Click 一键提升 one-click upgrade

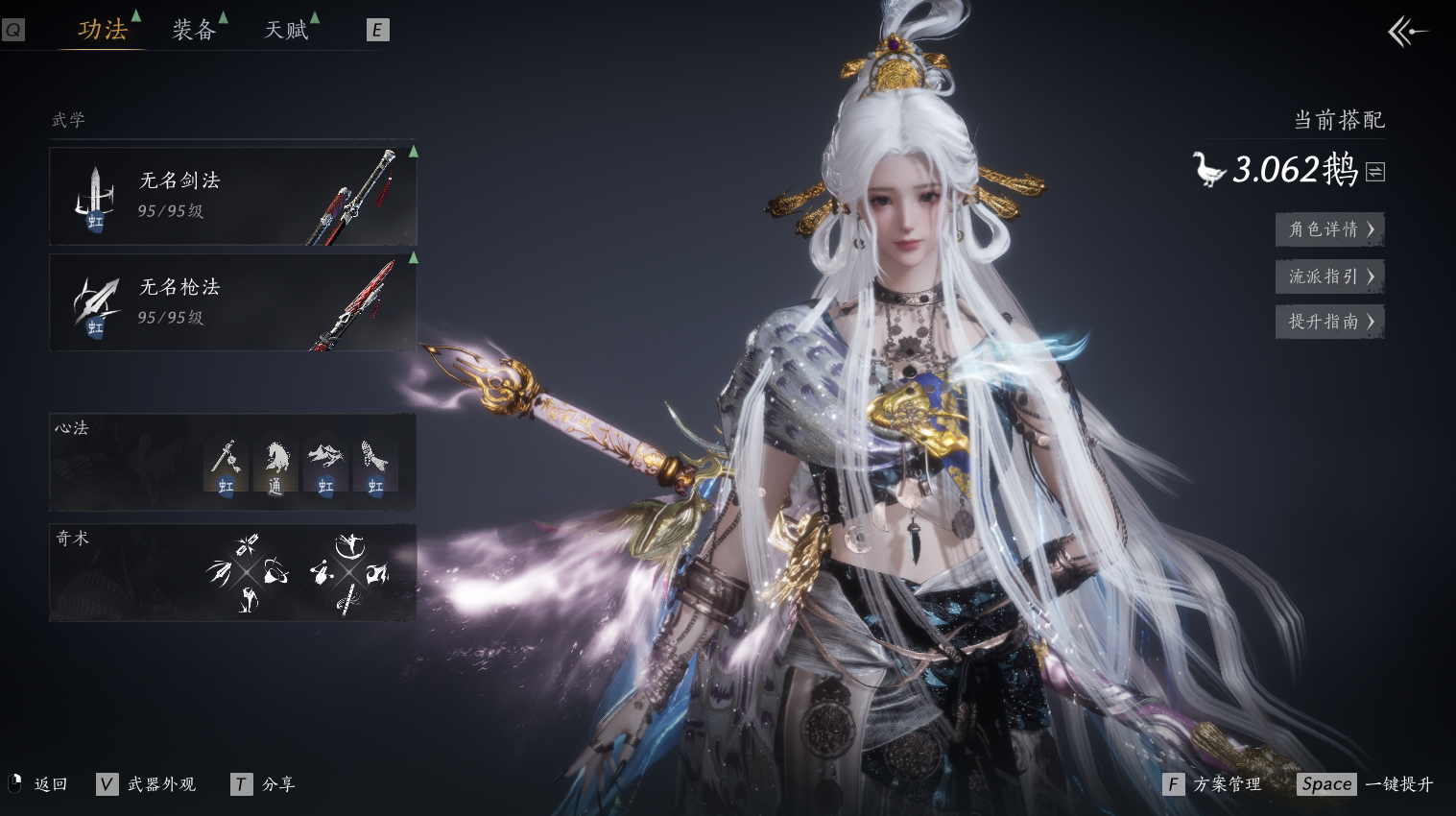point(1397,784)
